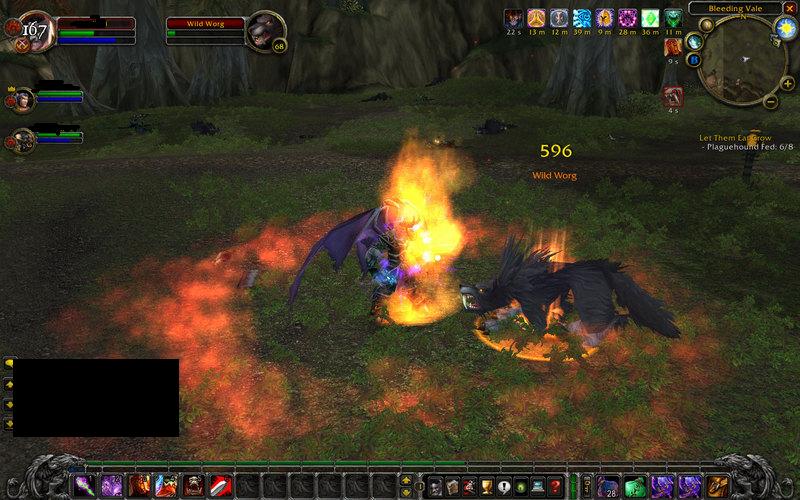Click the red debuff icon showing 4 s
The height and width of the screenshot is (500, 800).
[673, 96]
